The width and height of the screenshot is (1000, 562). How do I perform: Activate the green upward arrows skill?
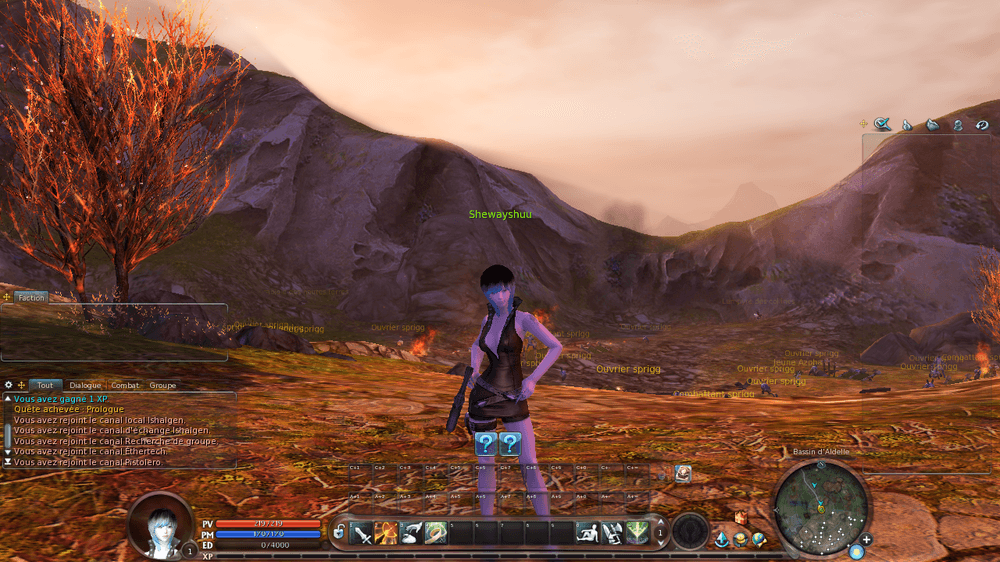637,533
